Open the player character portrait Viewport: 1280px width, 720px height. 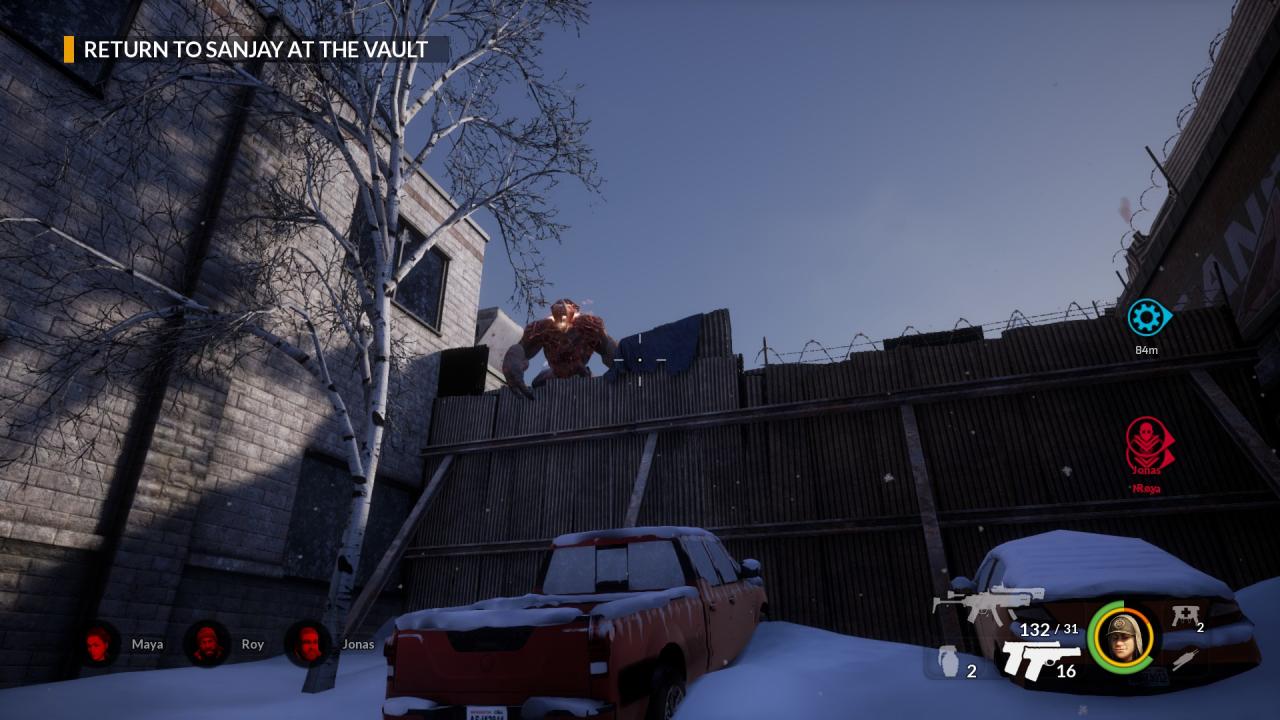click(1120, 637)
